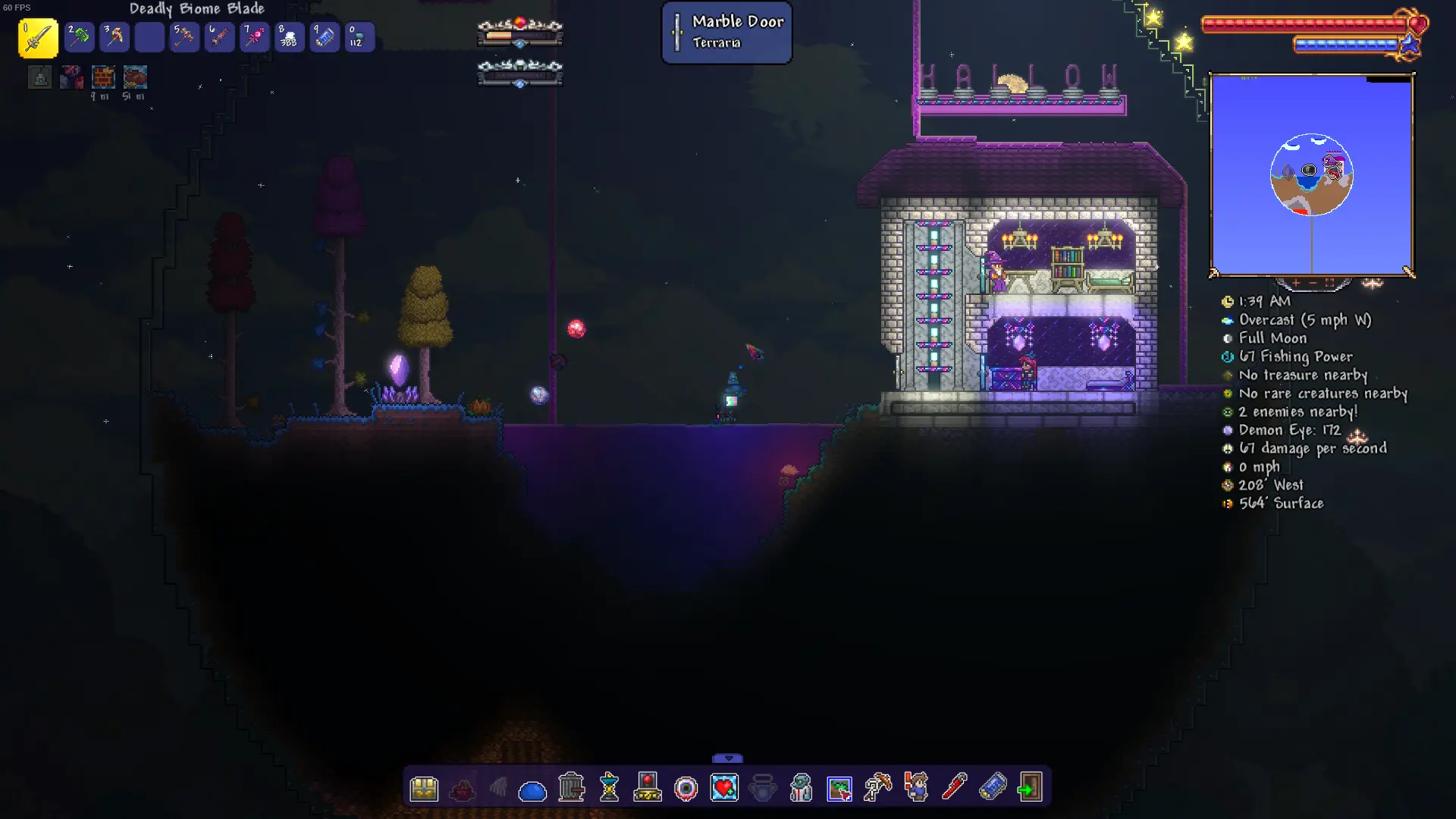Viewport: 1456px width, 819px height.
Task: Choose the pickaxe in hotbar slot 3
Action: pos(115,37)
